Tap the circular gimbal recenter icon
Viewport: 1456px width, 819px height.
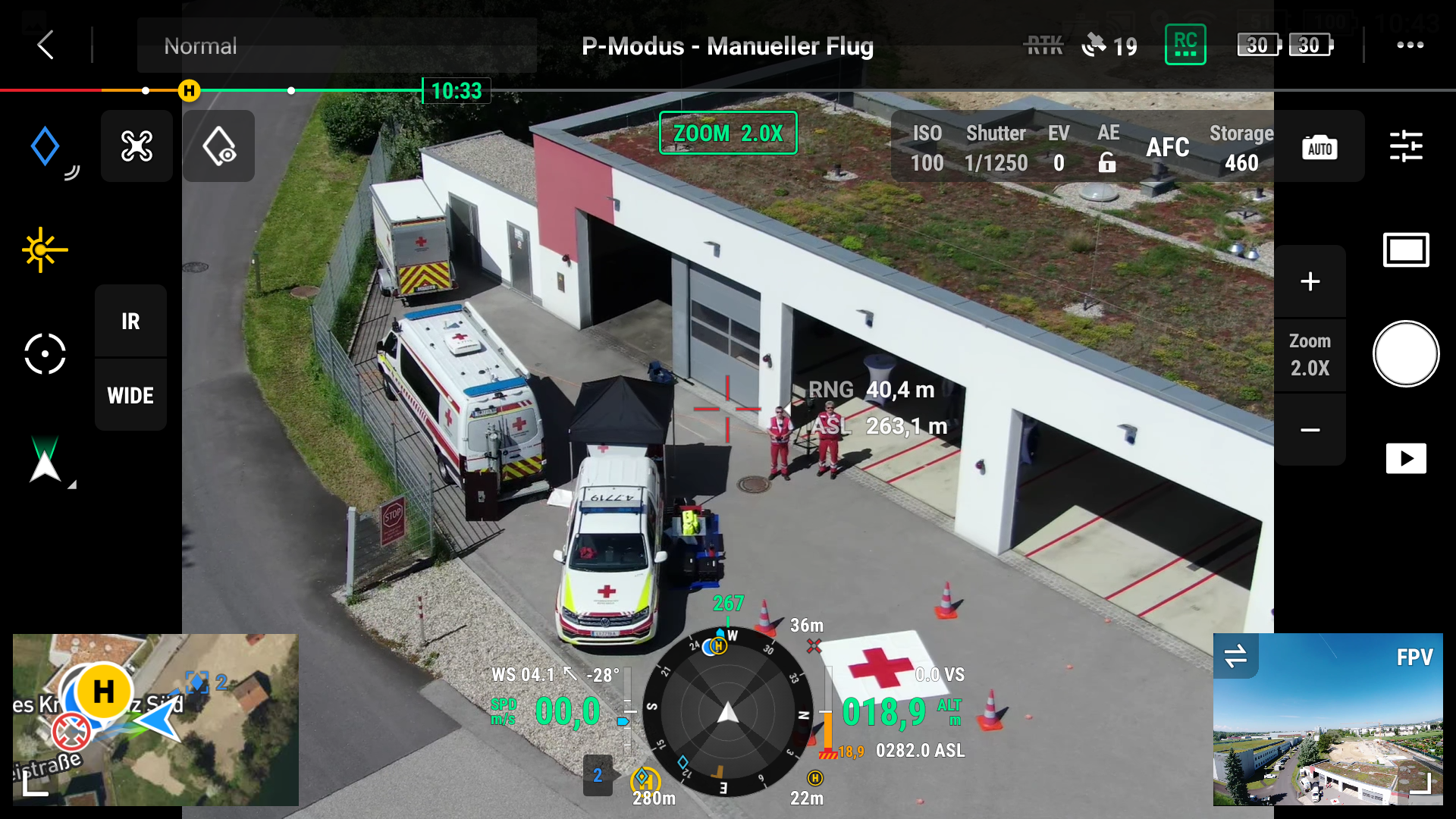point(45,354)
